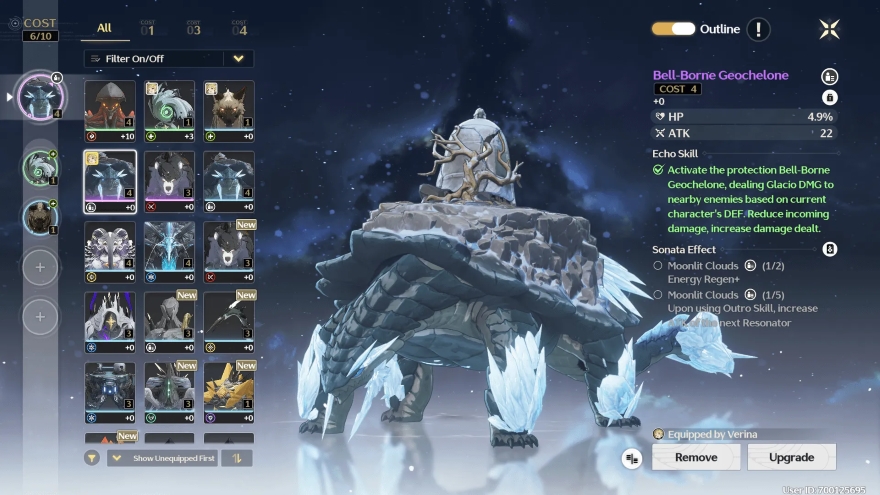Open the Upgrade screen for this echo
This screenshot has height=495, width=880.
791,457
